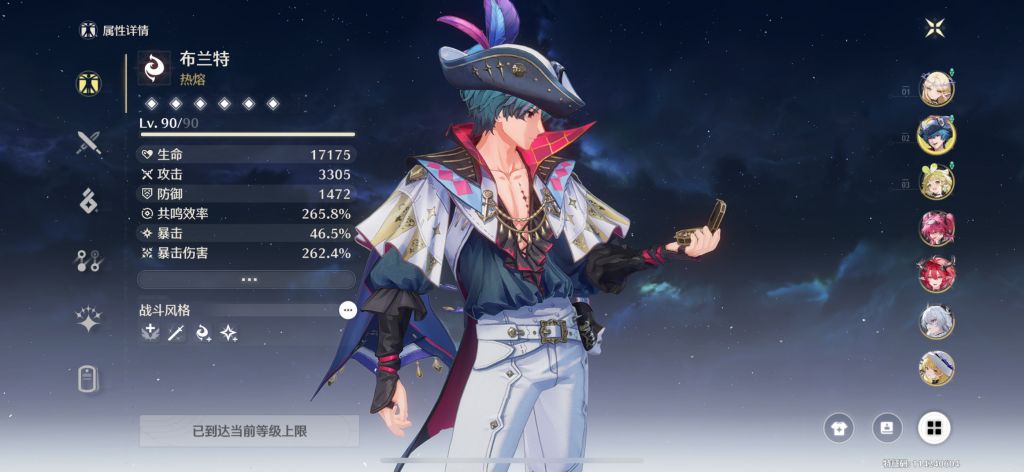The image size is (1024, 472).
Task: Open the bottom capsule-shaped sidebar tab
Action: pos(89,378)
